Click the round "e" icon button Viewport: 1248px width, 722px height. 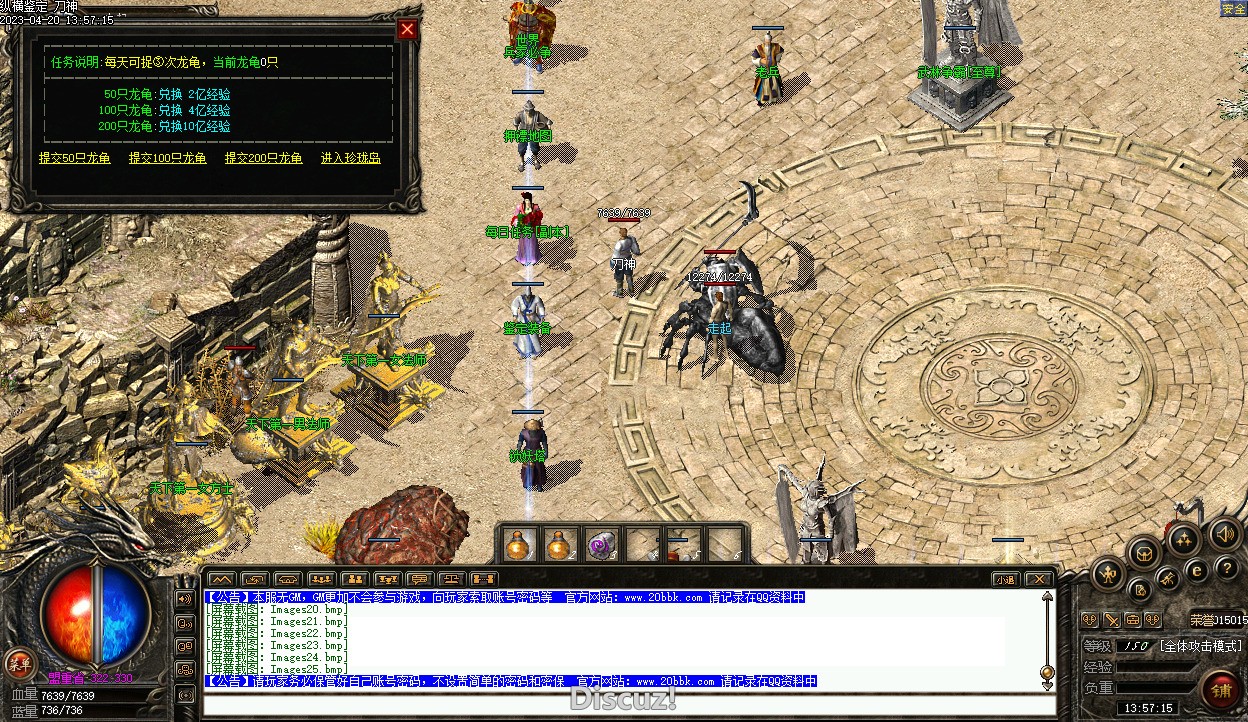tap(1196, 571)
